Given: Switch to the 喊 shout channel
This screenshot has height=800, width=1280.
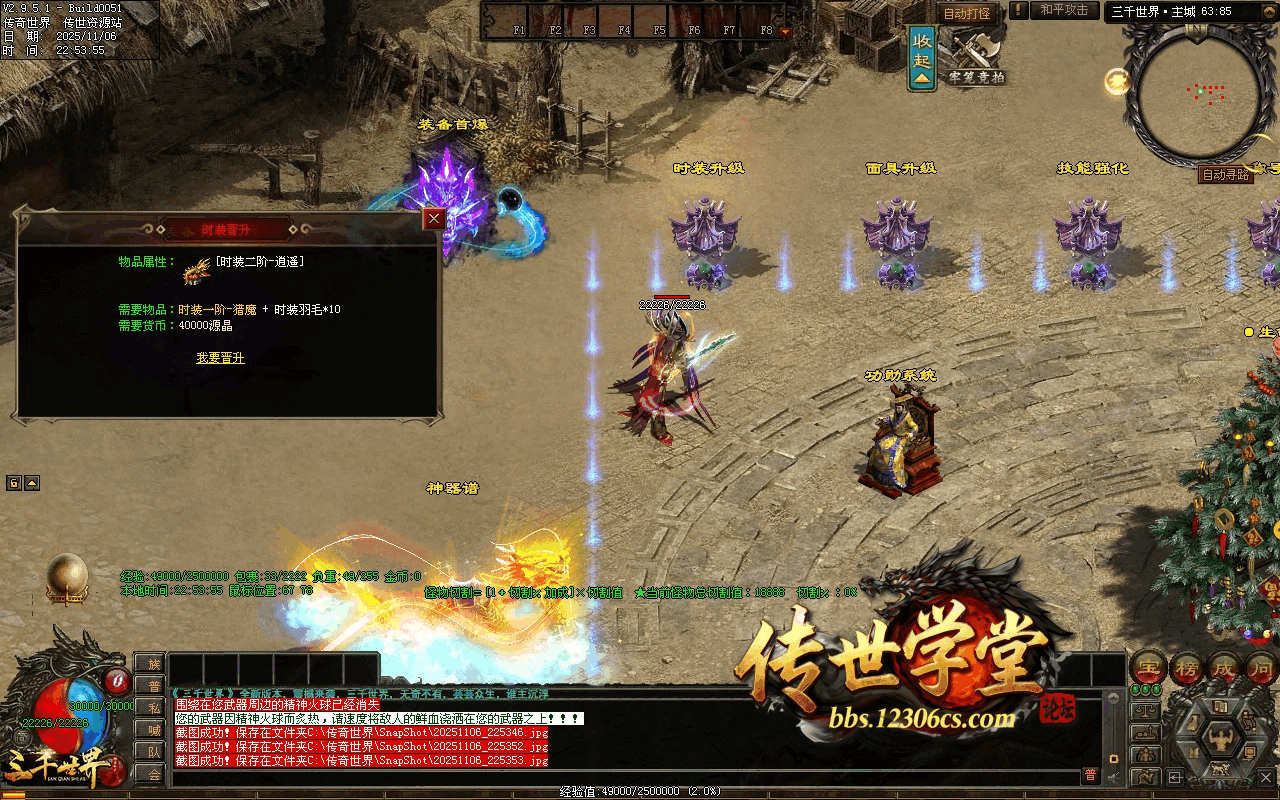Looking at the screenshot, I should pos(150,730).
